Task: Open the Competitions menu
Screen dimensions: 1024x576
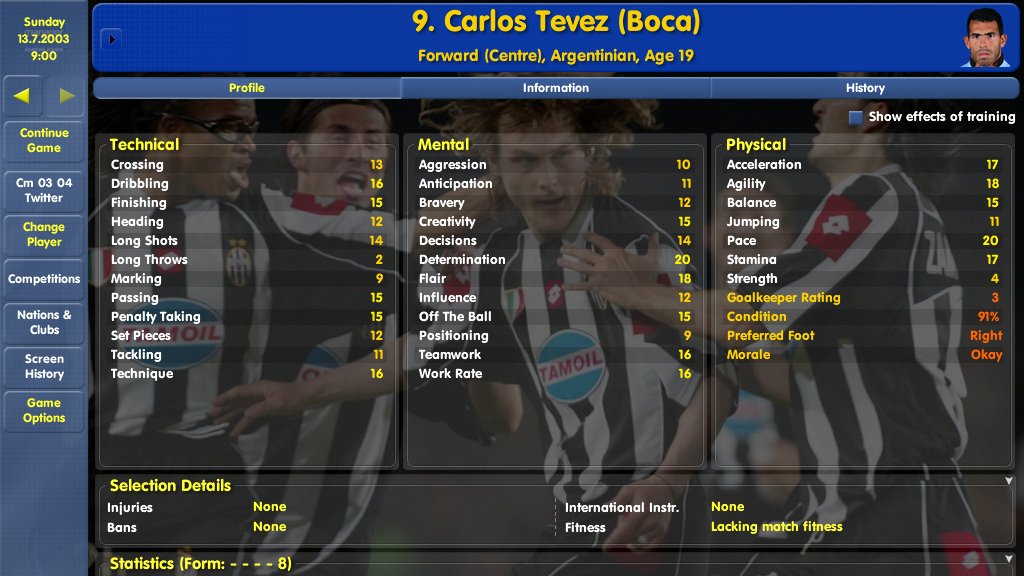Action: pyautogui.click(x=44, y=279)
